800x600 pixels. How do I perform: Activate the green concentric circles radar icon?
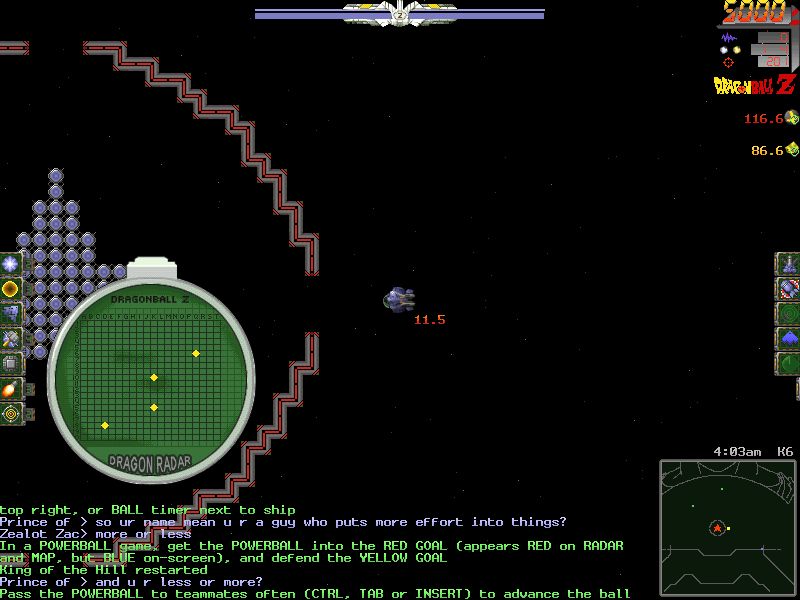(x=789, y=314)
